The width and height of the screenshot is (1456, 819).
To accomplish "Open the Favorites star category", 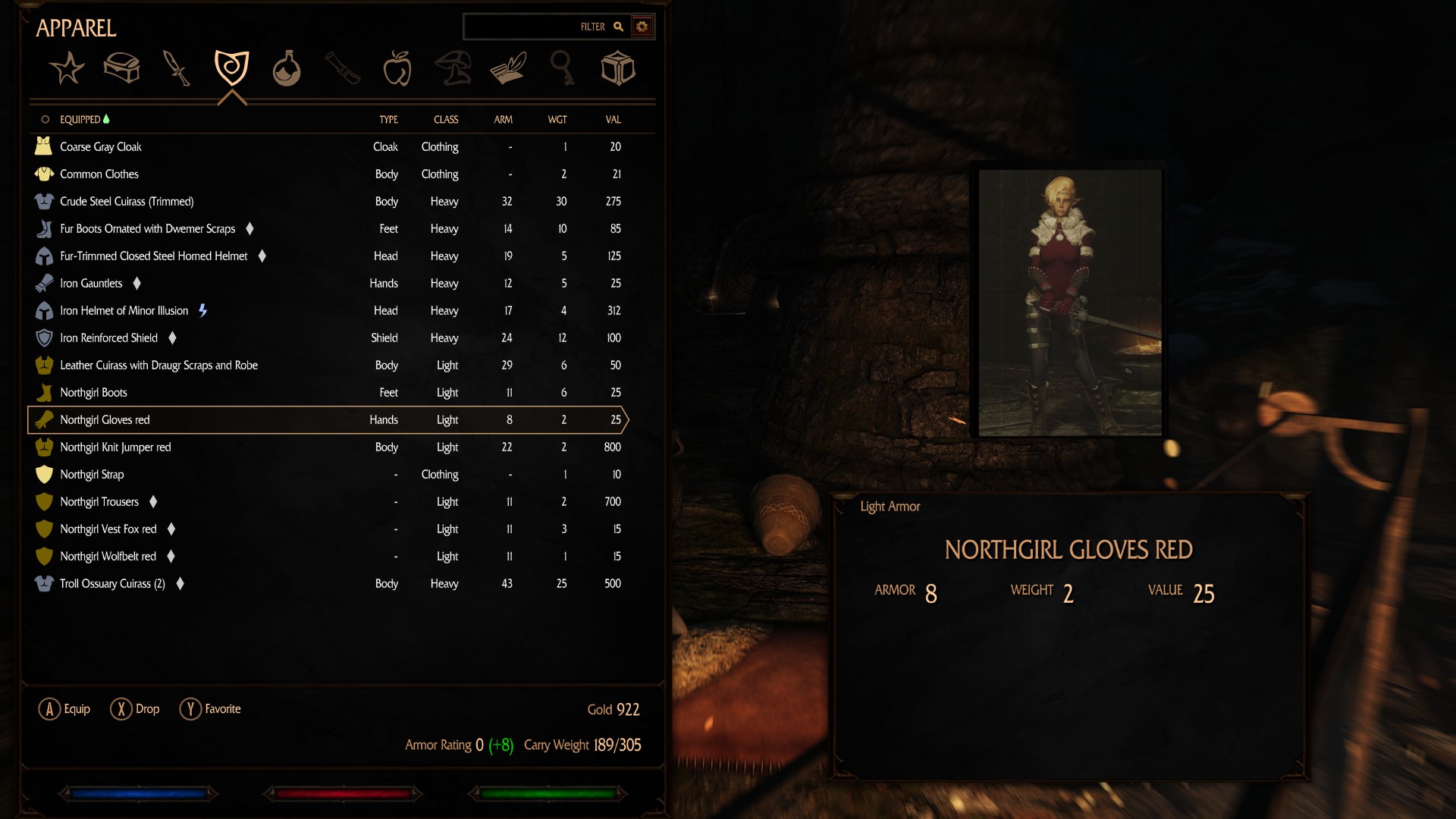I will (67, 69).
